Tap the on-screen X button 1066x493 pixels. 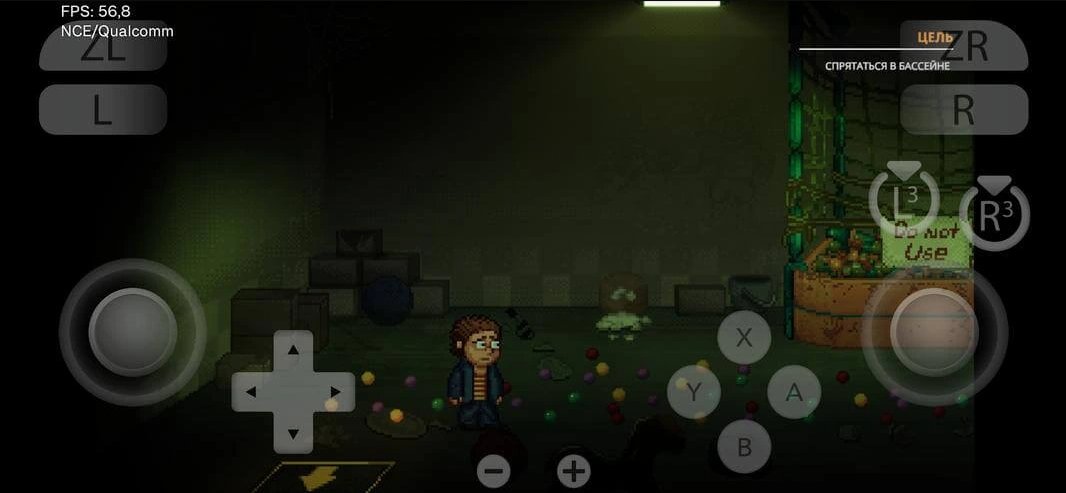[744, 337]
